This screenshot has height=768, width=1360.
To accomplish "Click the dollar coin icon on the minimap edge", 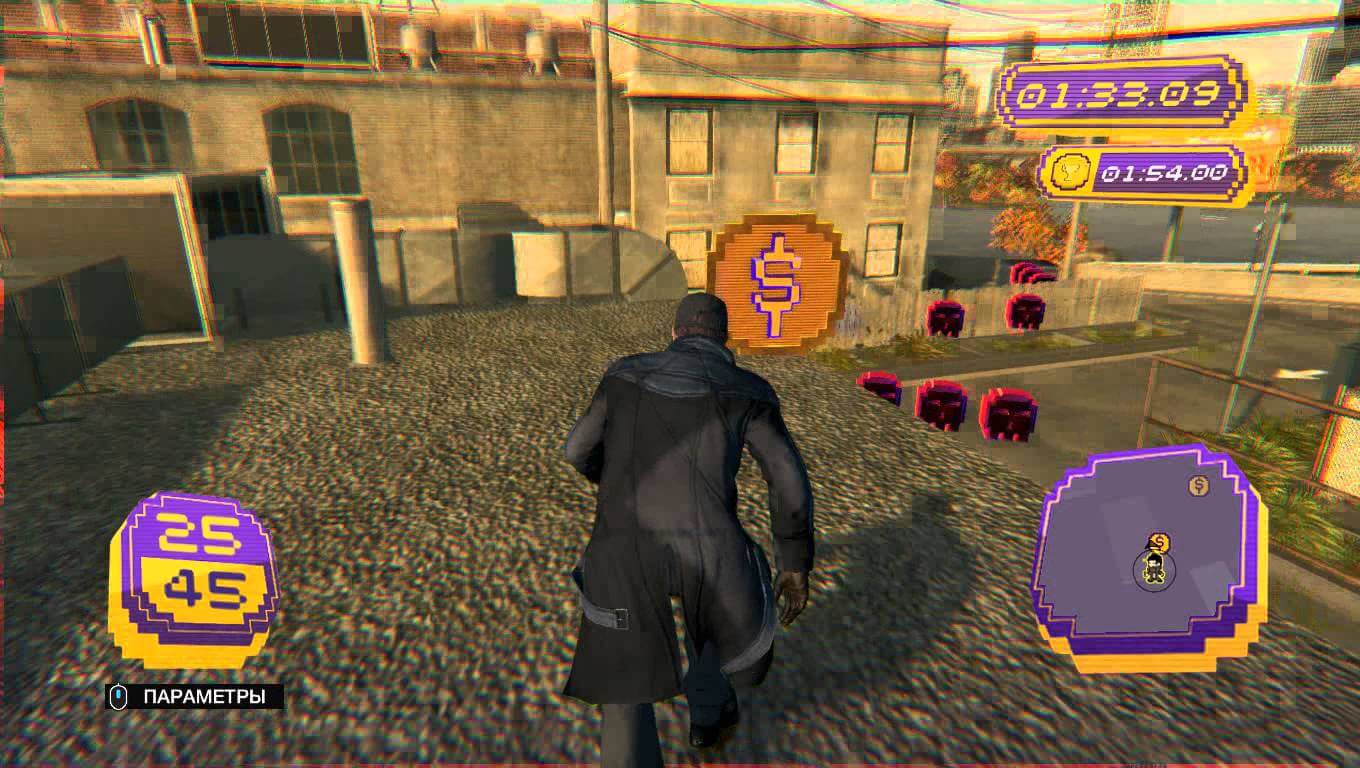I will pos(1196,487).
